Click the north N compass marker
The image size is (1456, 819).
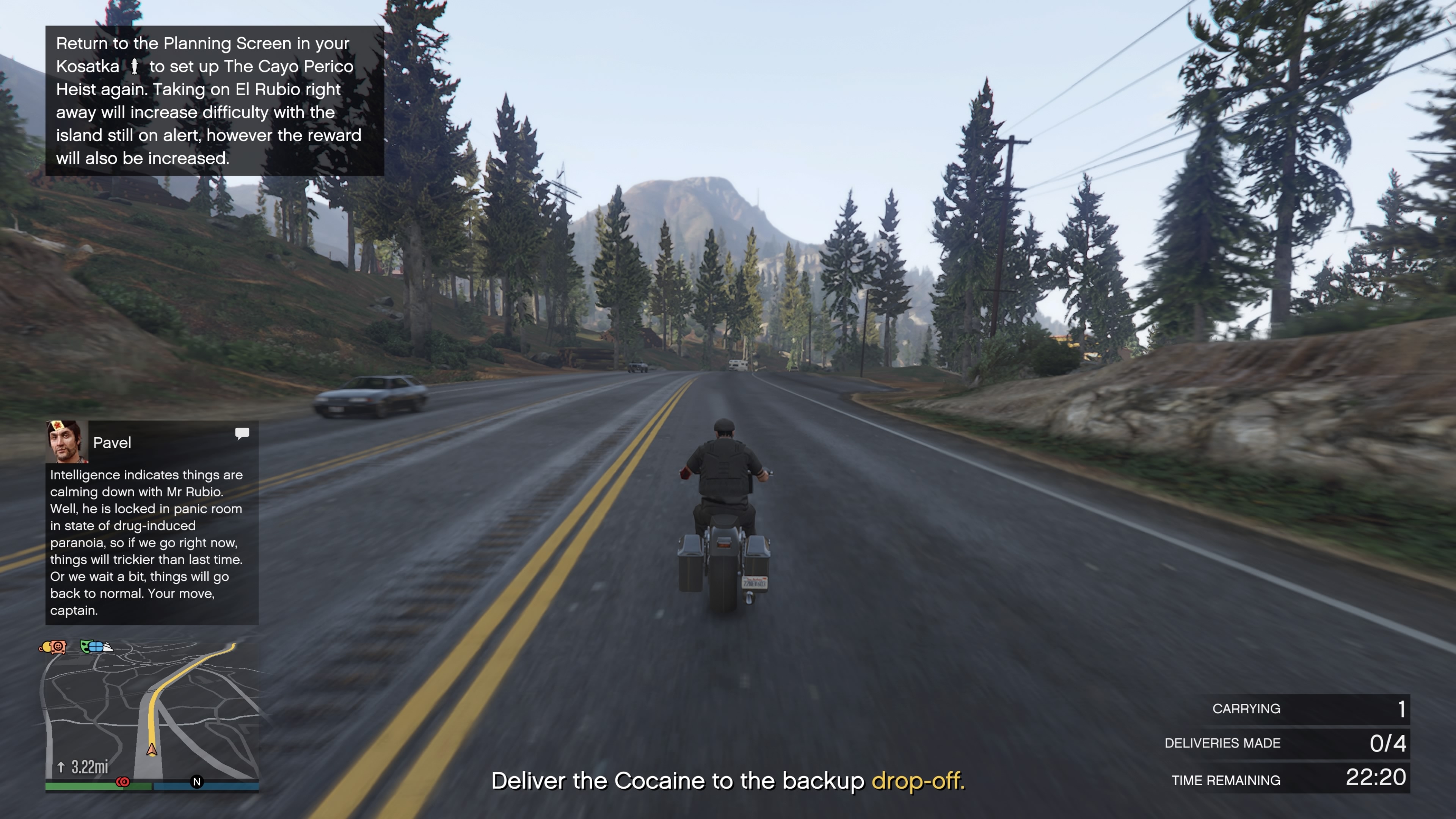coord(197,782)
